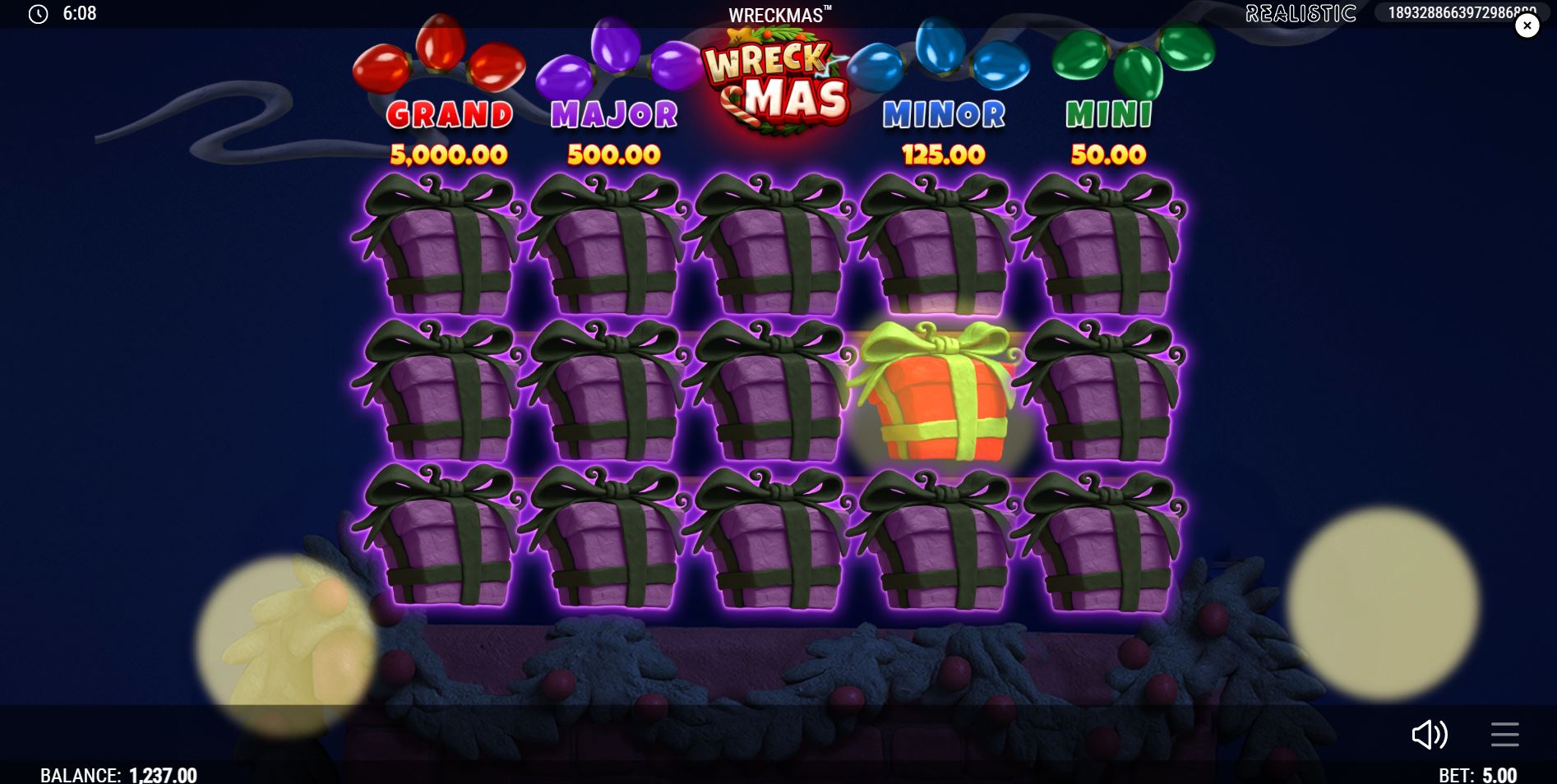This screenshot has height=784, width=1557.
Task: Pick the bottom-right purple gift box
Action: tap(1106, 542)
